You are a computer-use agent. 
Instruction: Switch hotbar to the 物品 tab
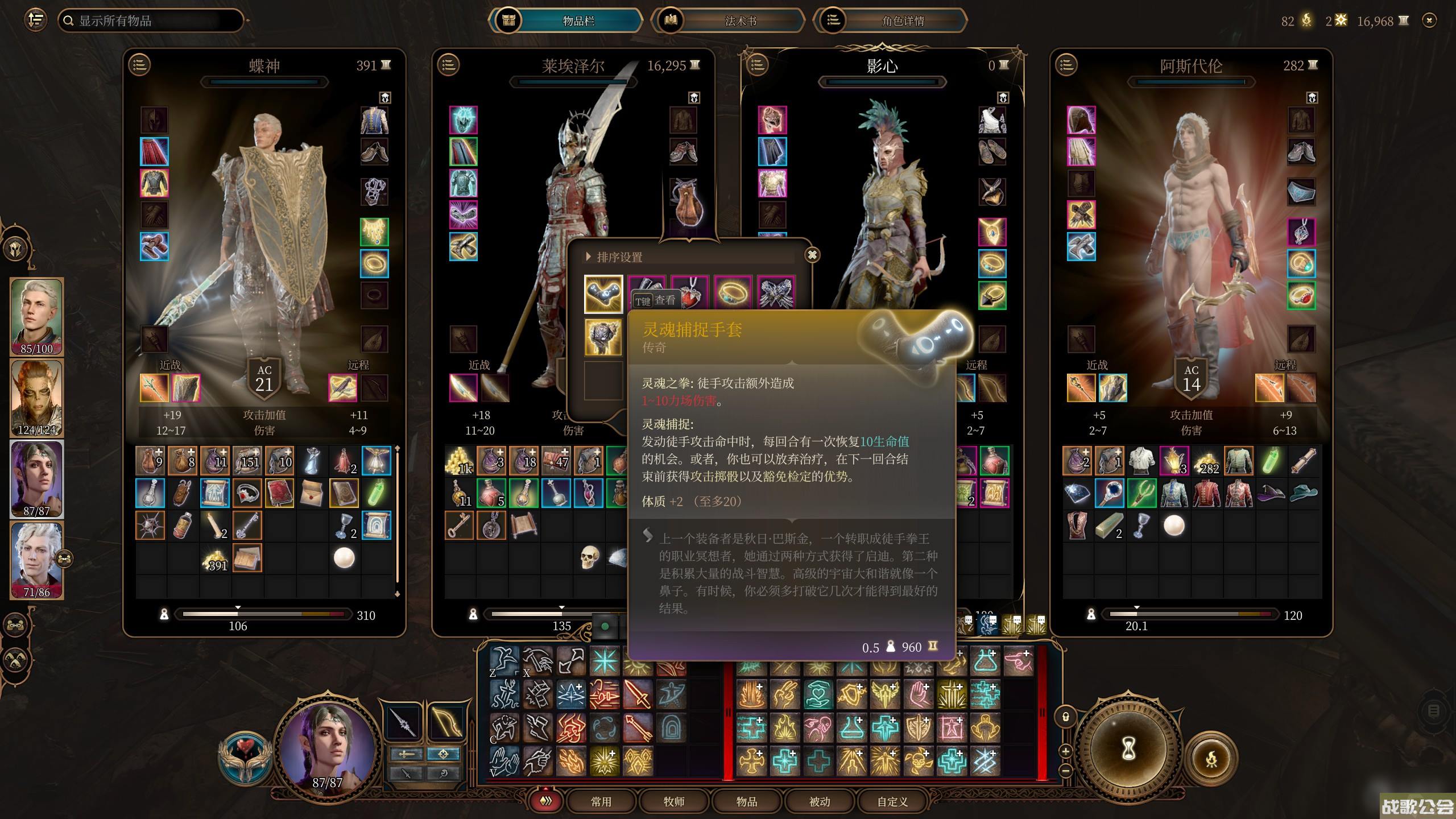[x=747, y=801]
